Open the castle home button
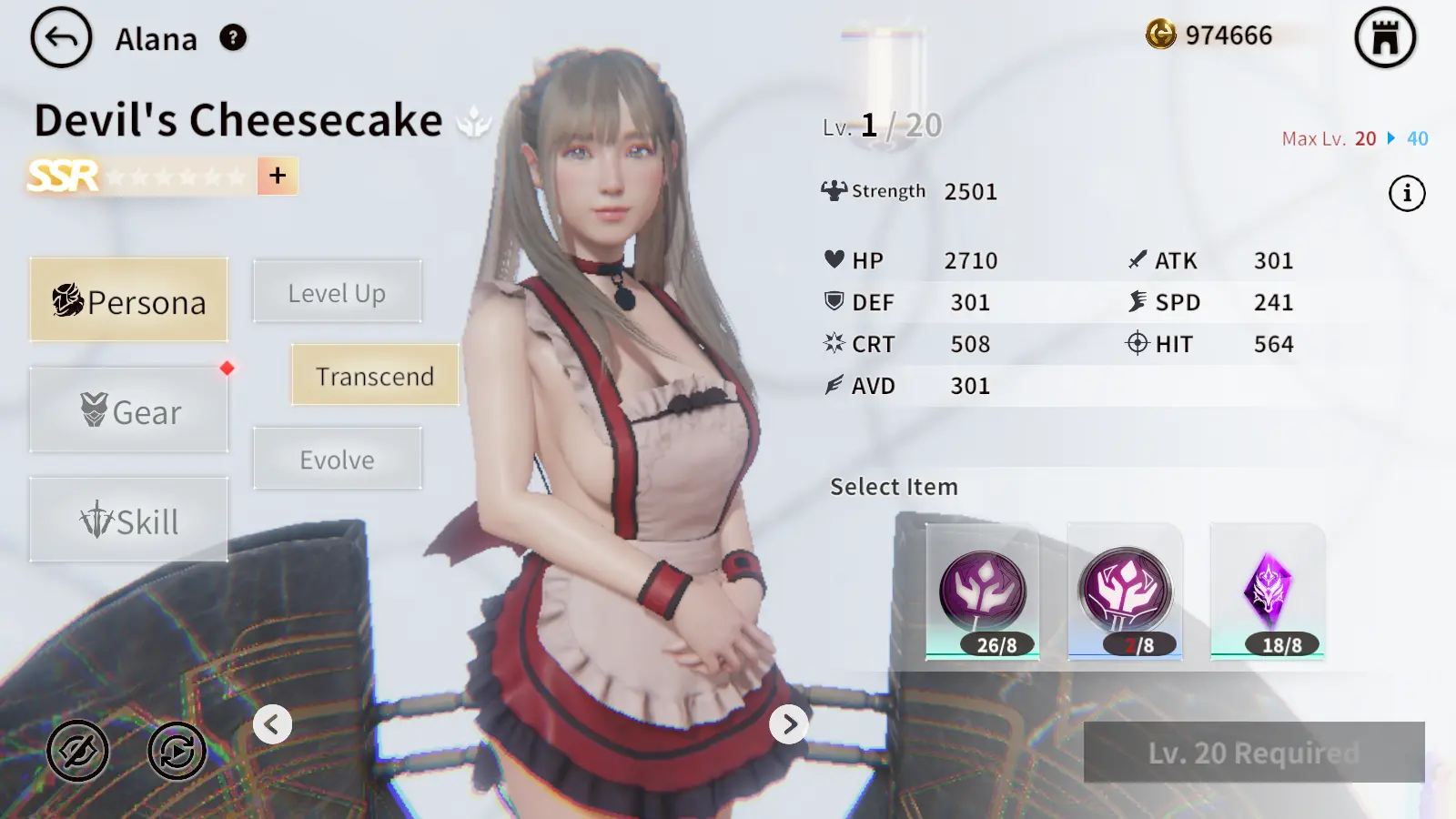 pyautogui.click(x=1385, y=38)
